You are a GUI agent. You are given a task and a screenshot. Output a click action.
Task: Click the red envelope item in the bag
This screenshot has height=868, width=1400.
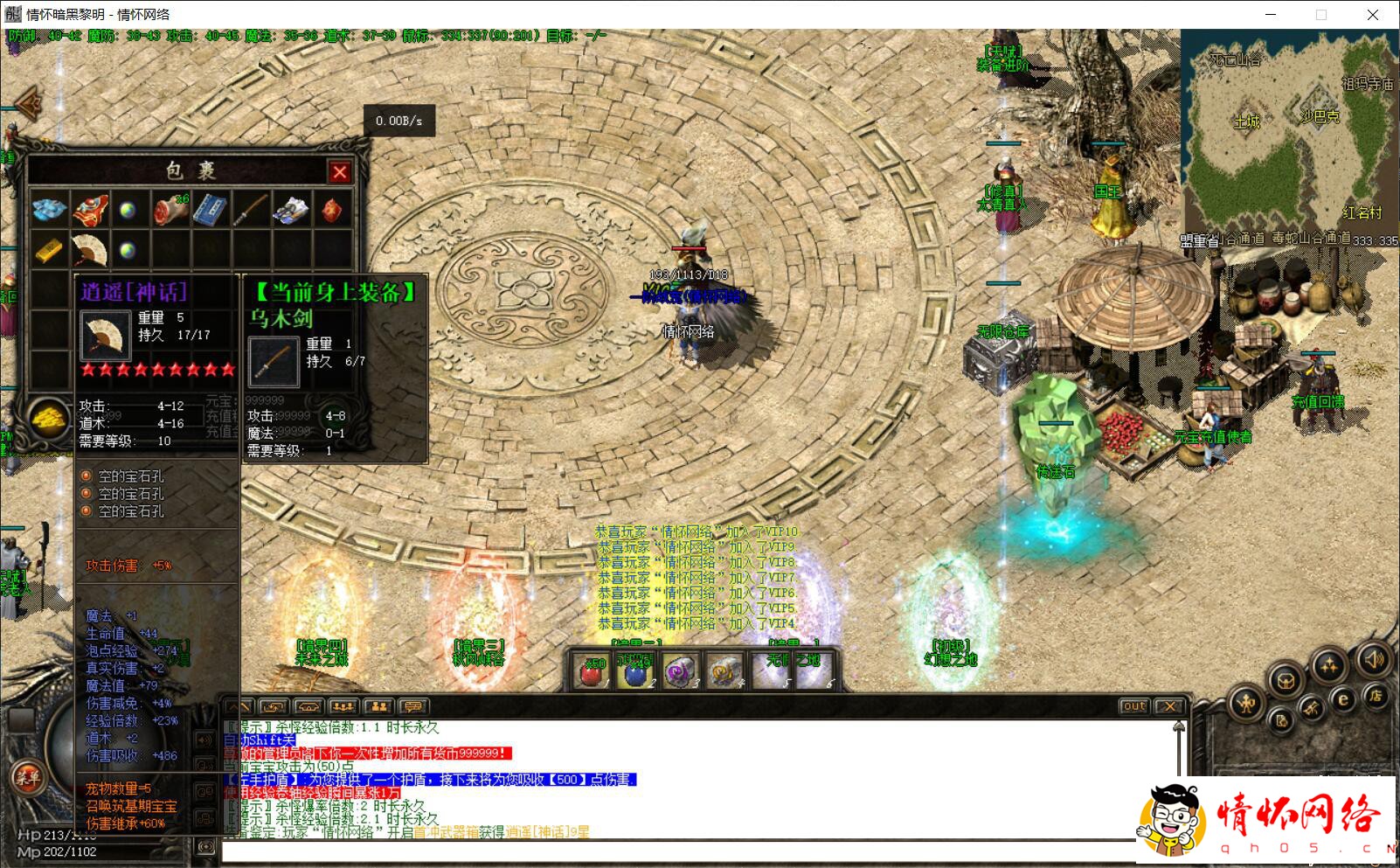coord(332,210)
